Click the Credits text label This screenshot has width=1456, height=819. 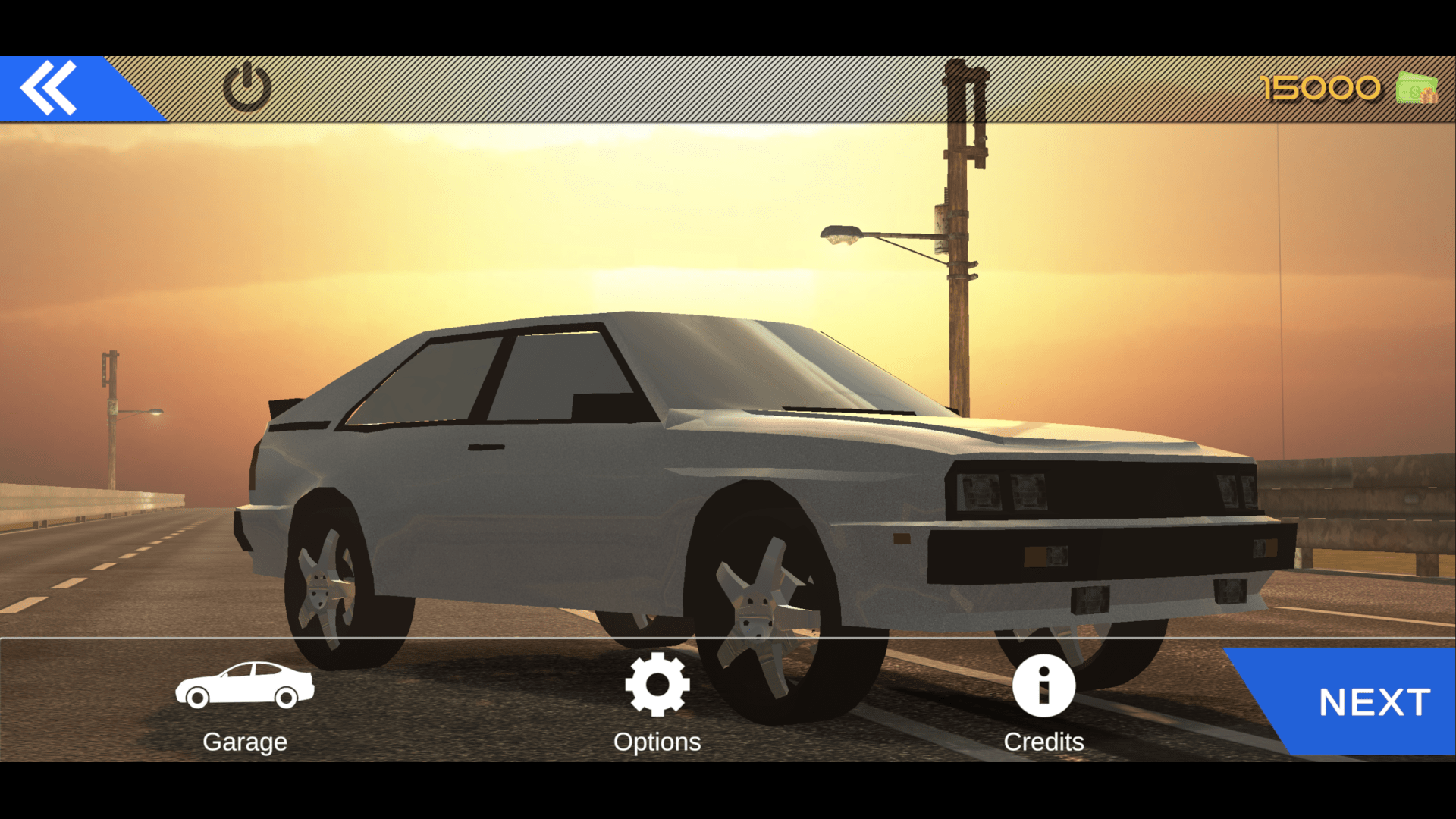coord(1044,742)
